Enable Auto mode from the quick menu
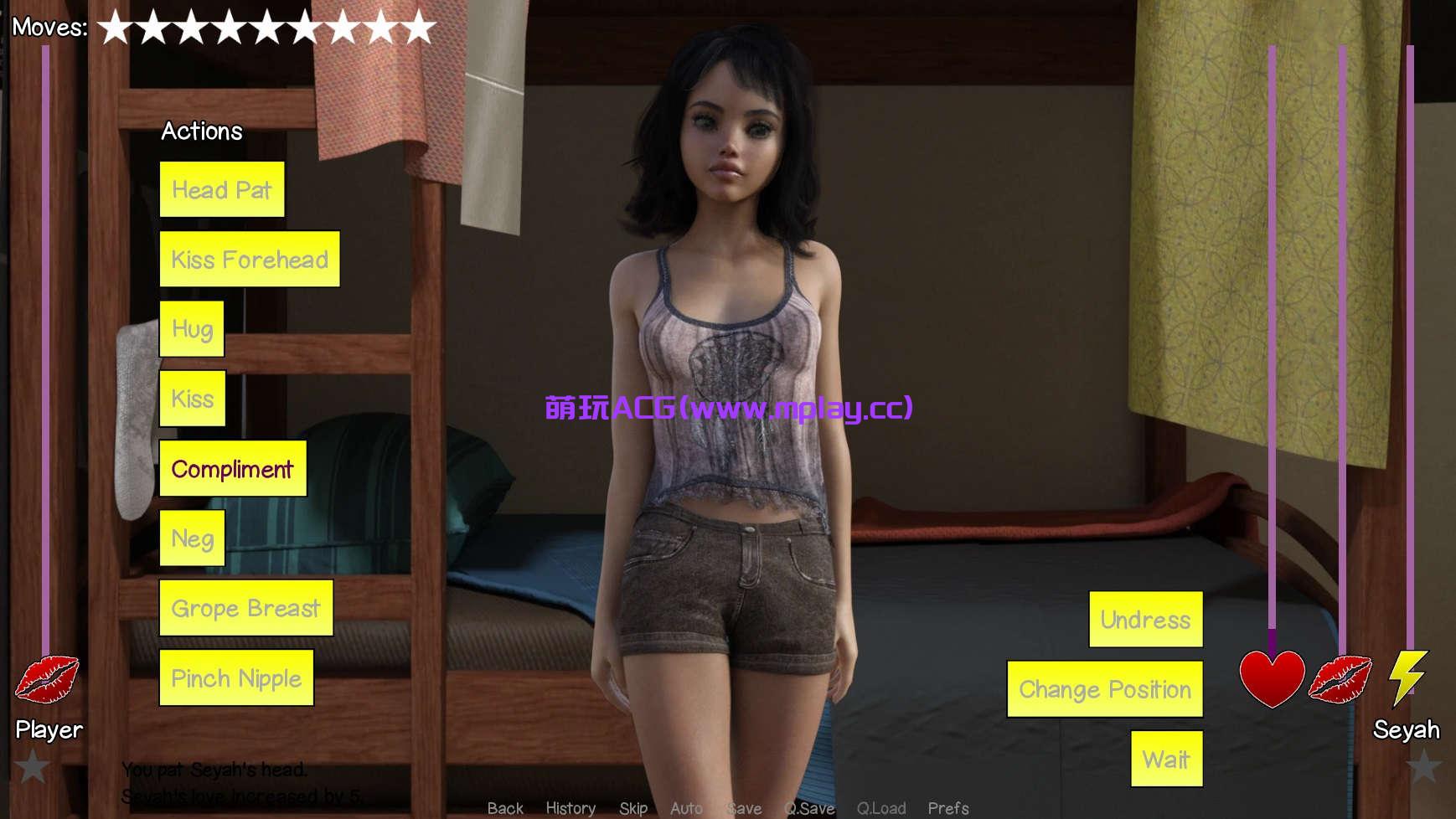The image size is (1456, 819). 687,808
